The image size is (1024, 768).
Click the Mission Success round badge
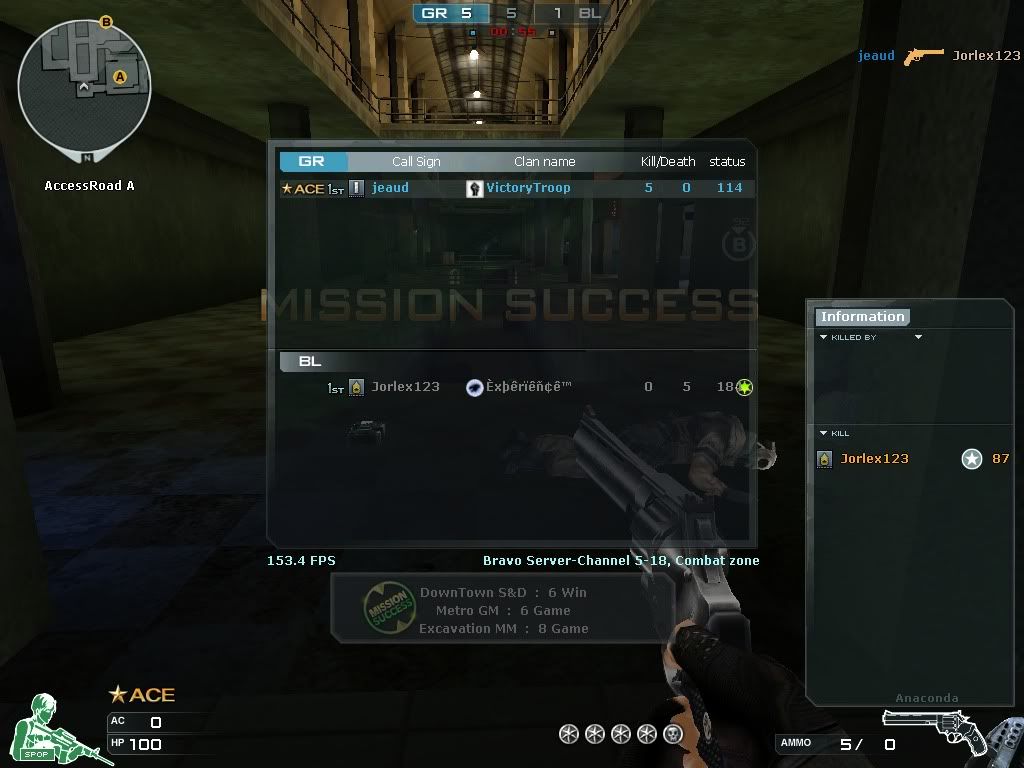[389, 608]
